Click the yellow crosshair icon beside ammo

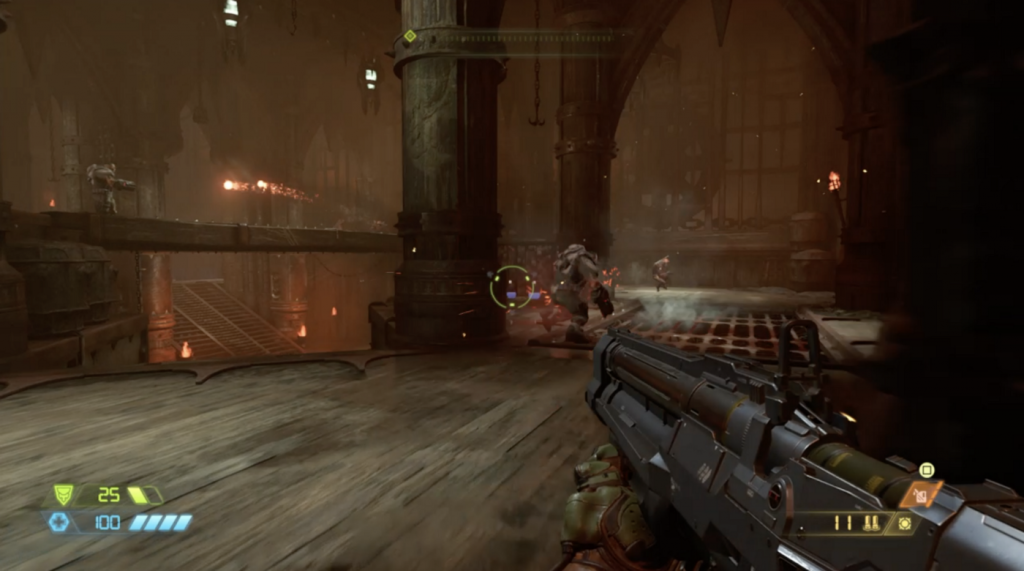tap(905, 523)
